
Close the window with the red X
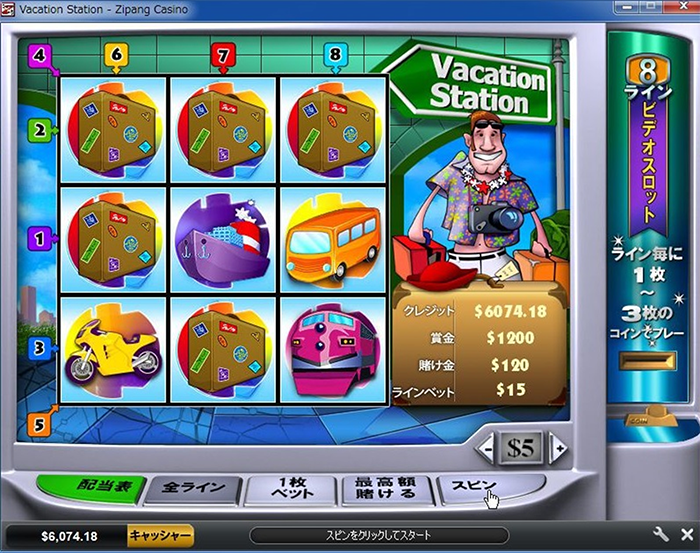[682, 9]
